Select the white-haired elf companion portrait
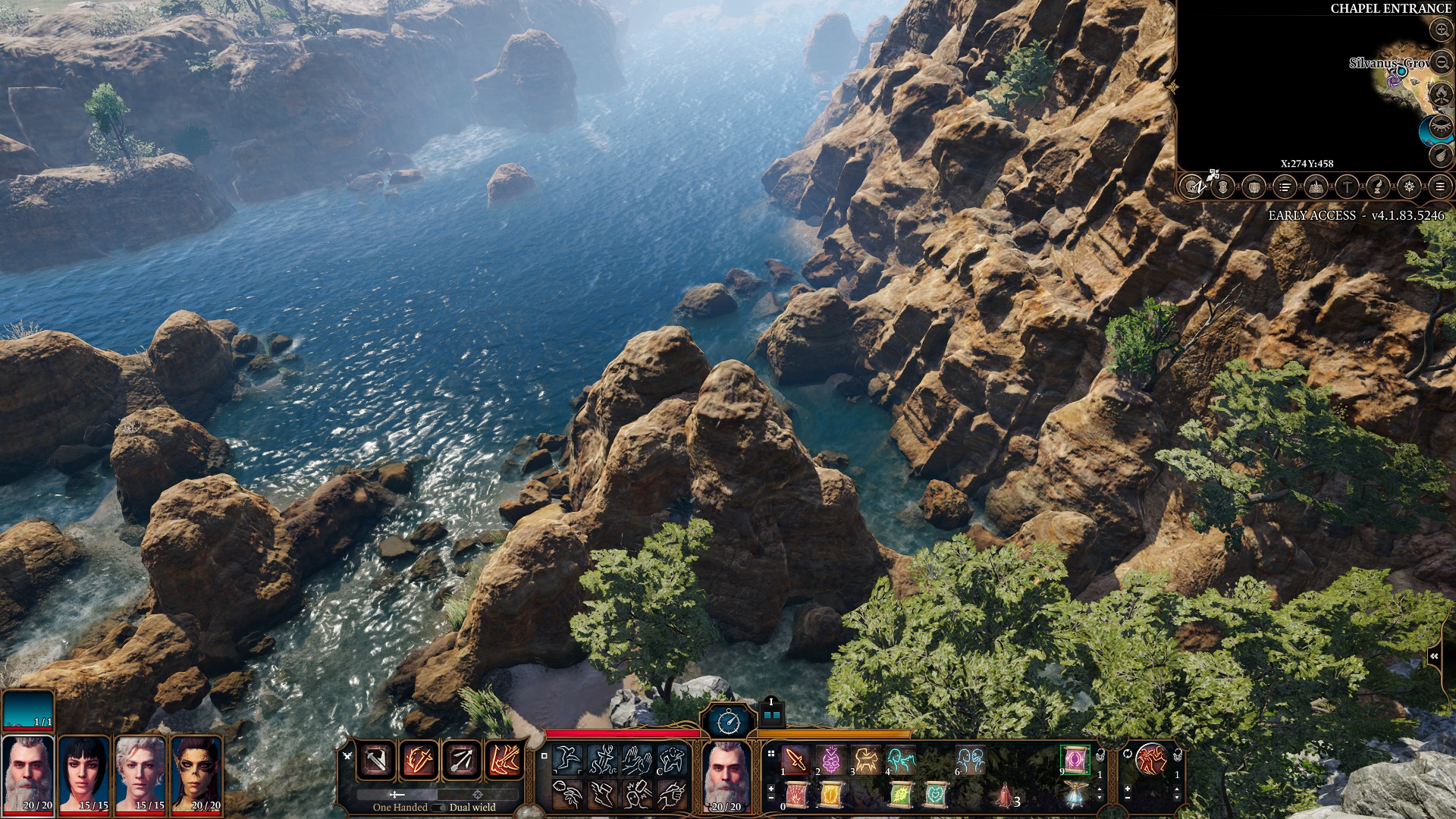 (141, 773)
